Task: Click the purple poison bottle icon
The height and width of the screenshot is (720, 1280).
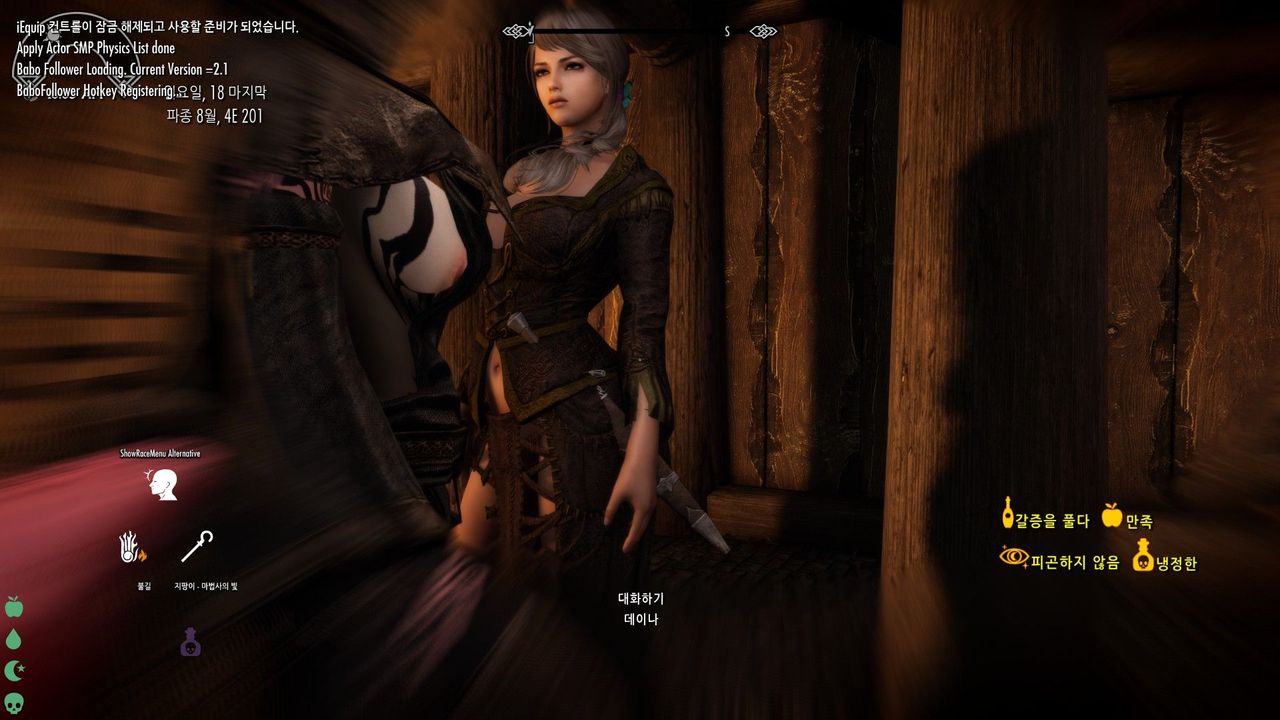Action: coord(190,642)
